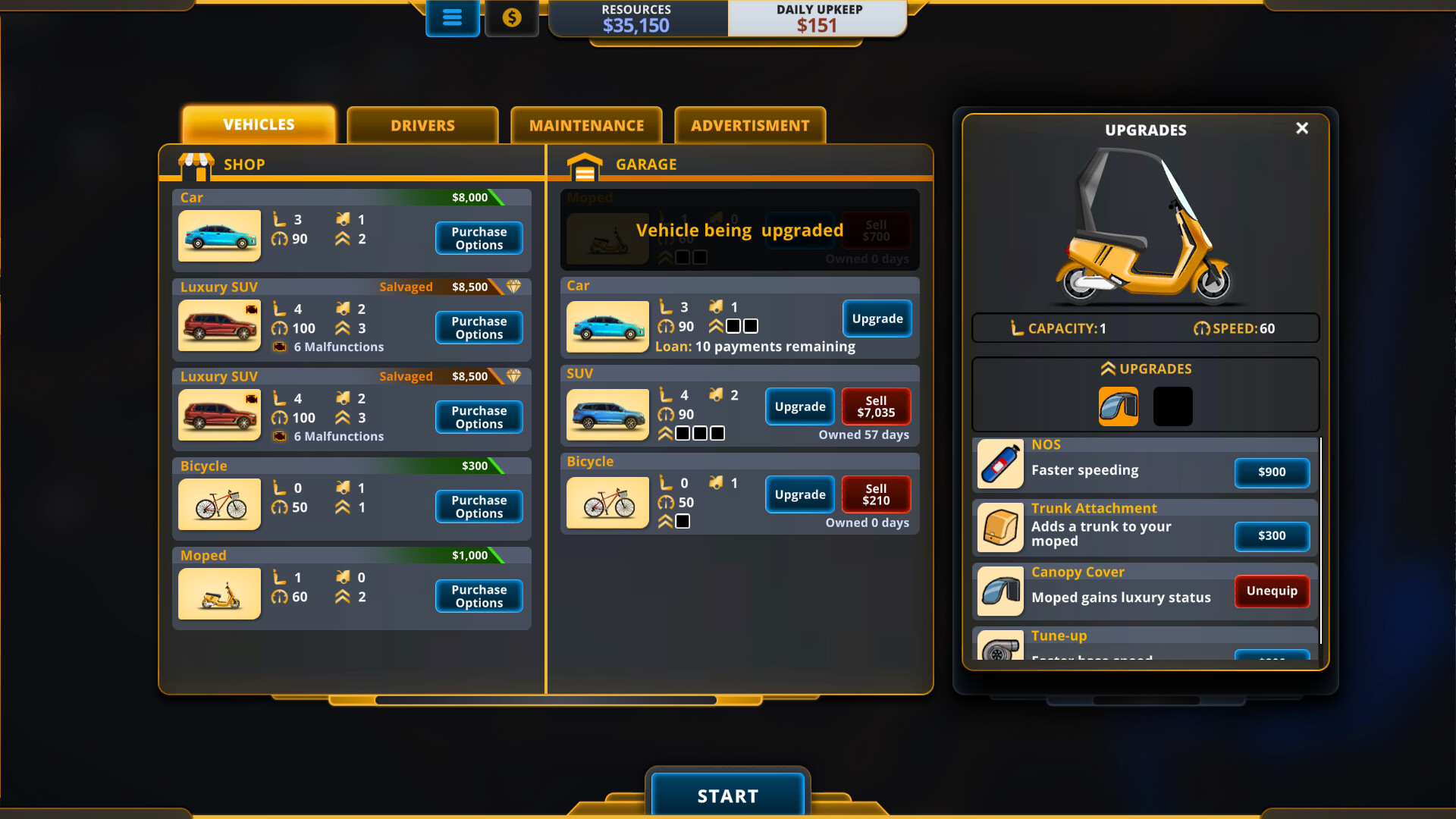Sell the SUV for $7,035

click(x=876, y=407)
